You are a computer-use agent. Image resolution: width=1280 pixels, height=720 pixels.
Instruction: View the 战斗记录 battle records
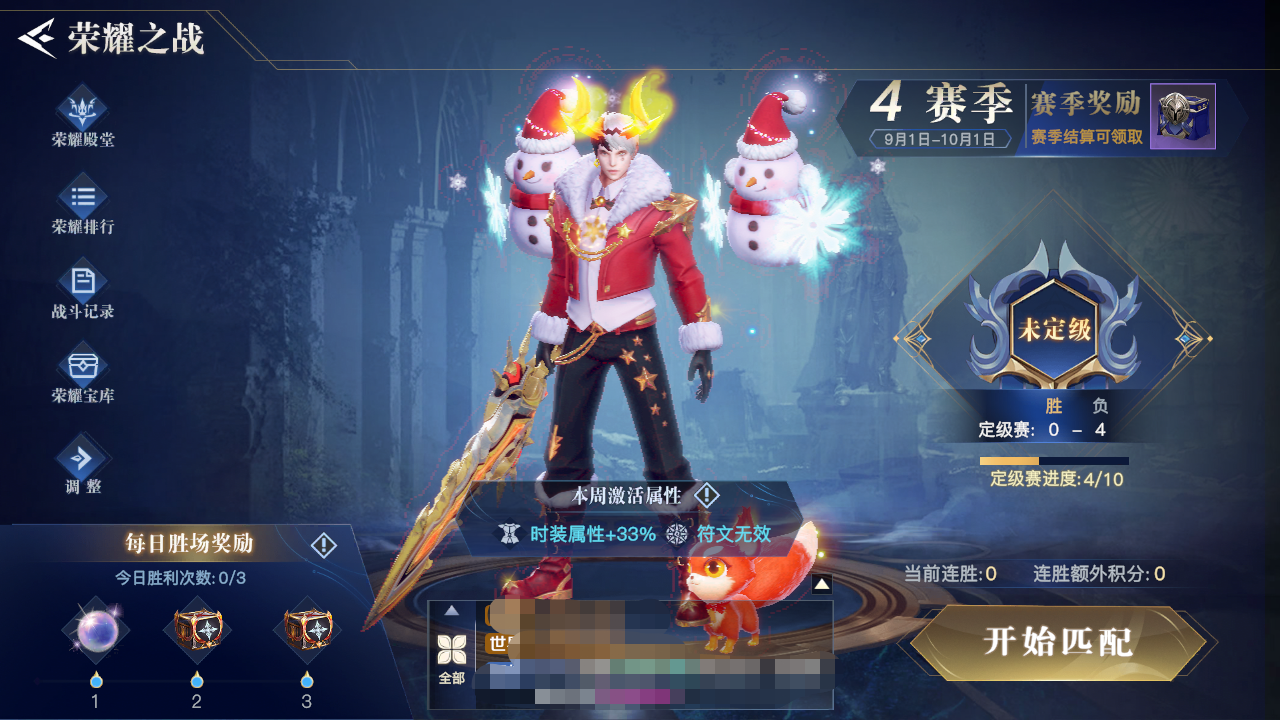pyautogui.click(x=83, y=288)
